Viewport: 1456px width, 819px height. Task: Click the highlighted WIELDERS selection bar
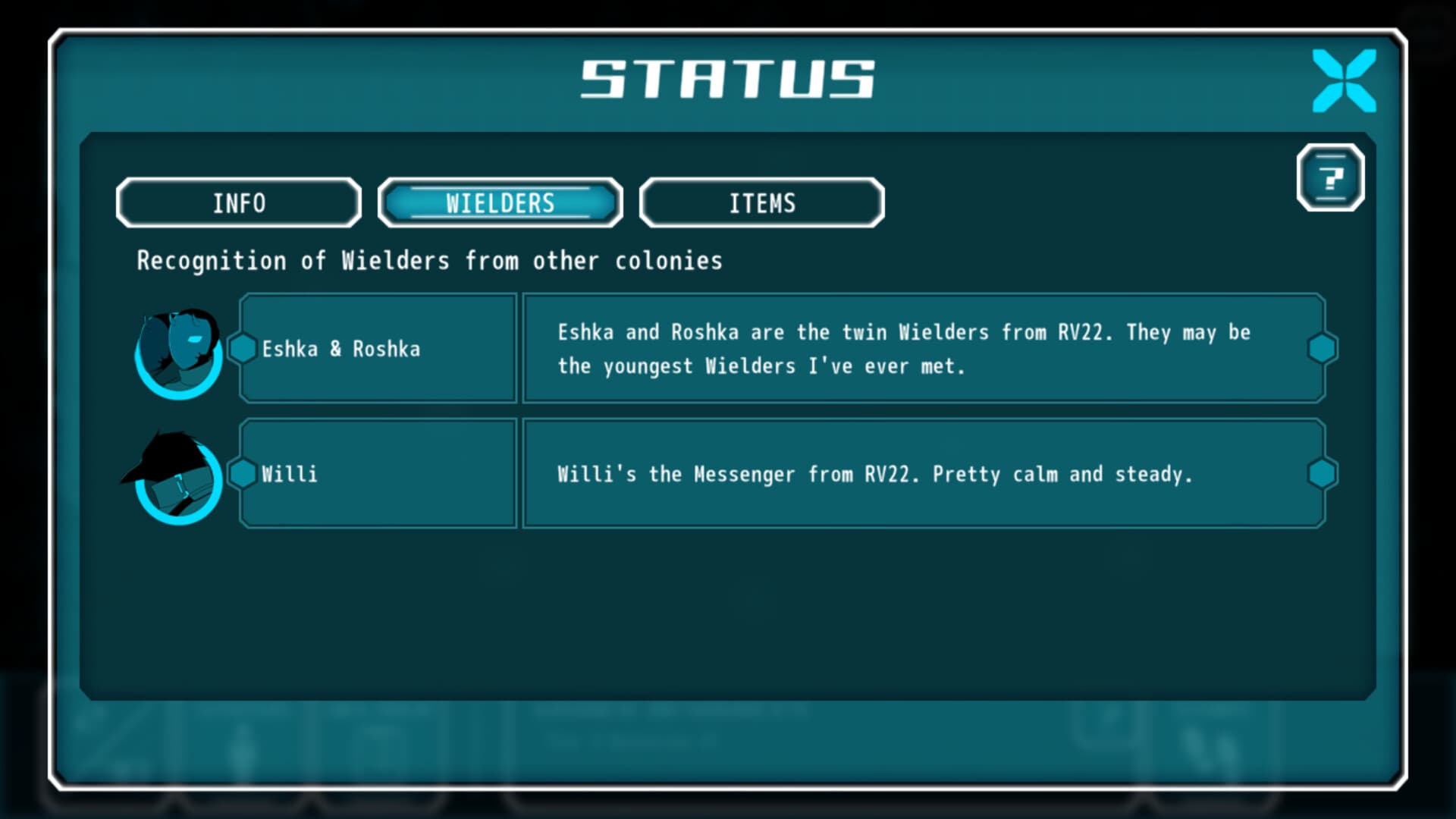(x=500, y=202)
